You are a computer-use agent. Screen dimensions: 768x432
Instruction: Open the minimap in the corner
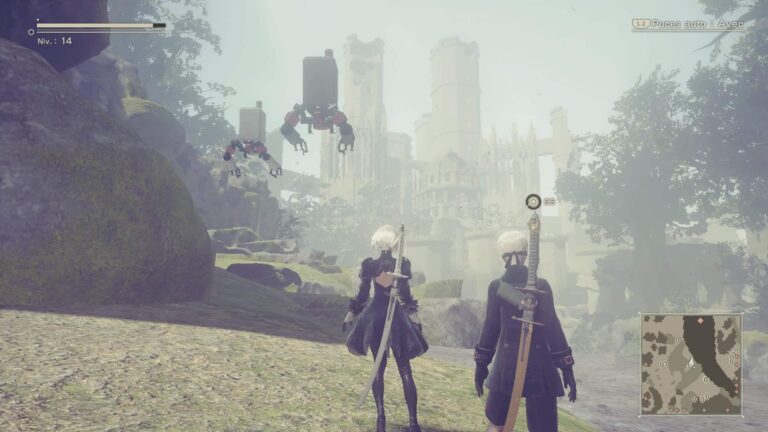(x=691, y=364)
